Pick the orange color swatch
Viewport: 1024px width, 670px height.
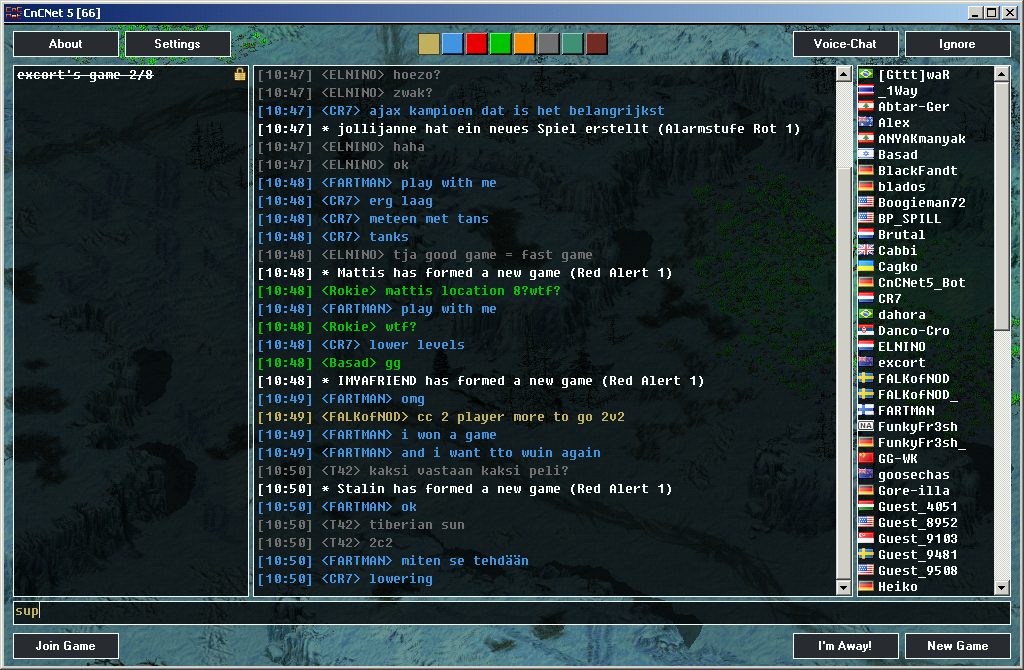(524, 44)
